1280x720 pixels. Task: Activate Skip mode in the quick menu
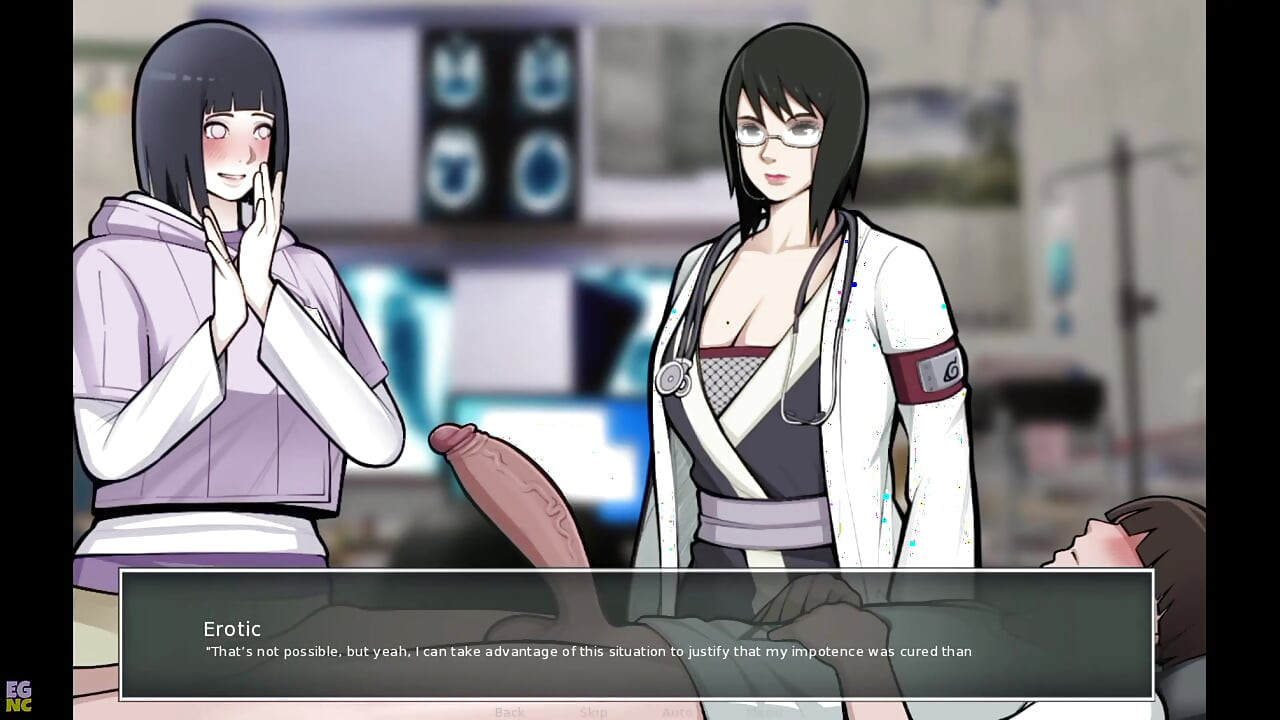point(594,712)
